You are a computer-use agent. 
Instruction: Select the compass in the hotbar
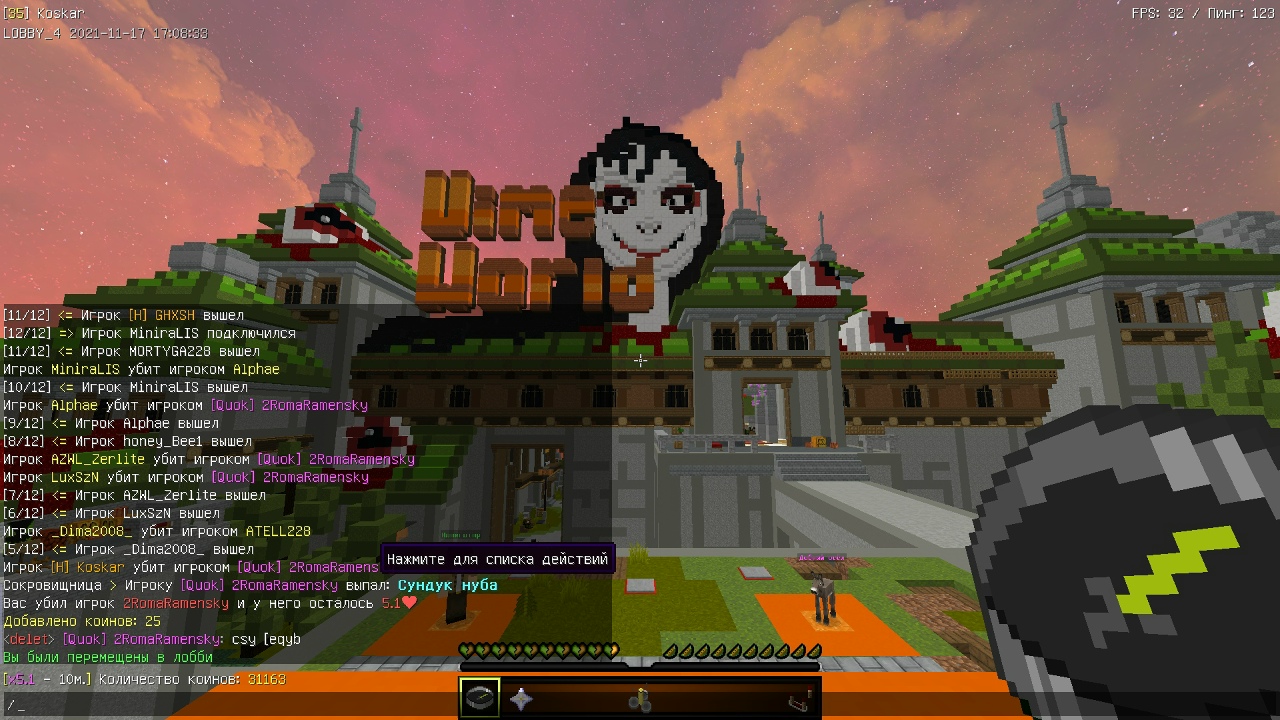(x=480, y=698)
